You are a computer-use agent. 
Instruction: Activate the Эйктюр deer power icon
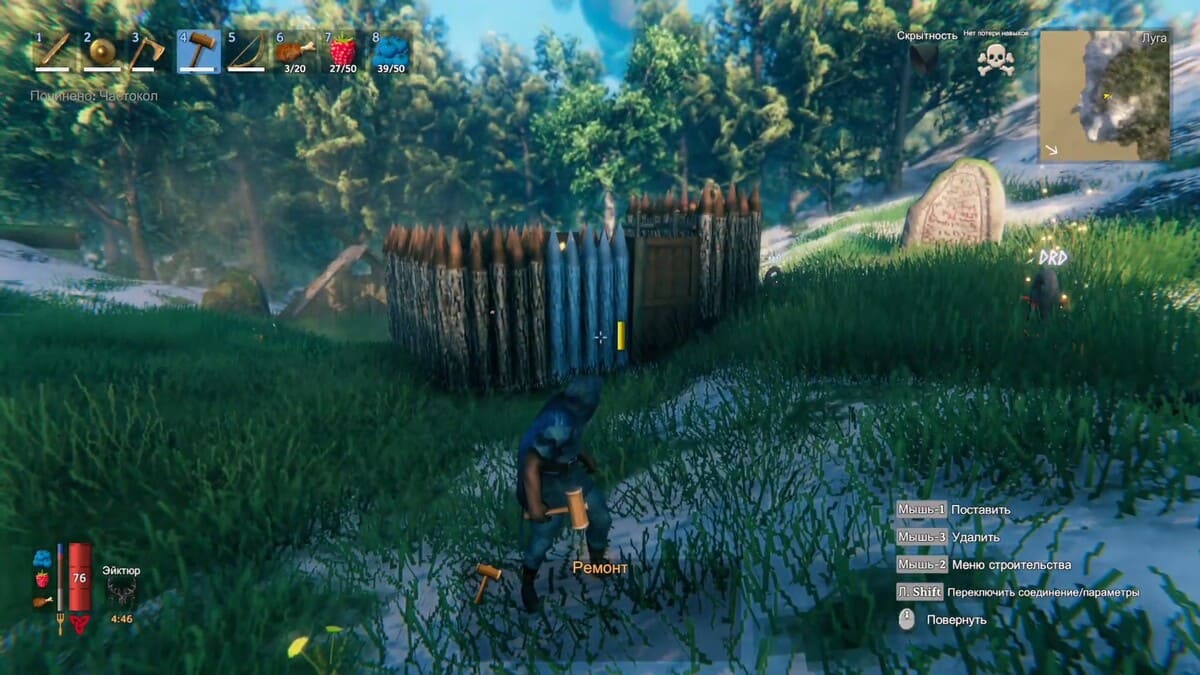(122, 592)
